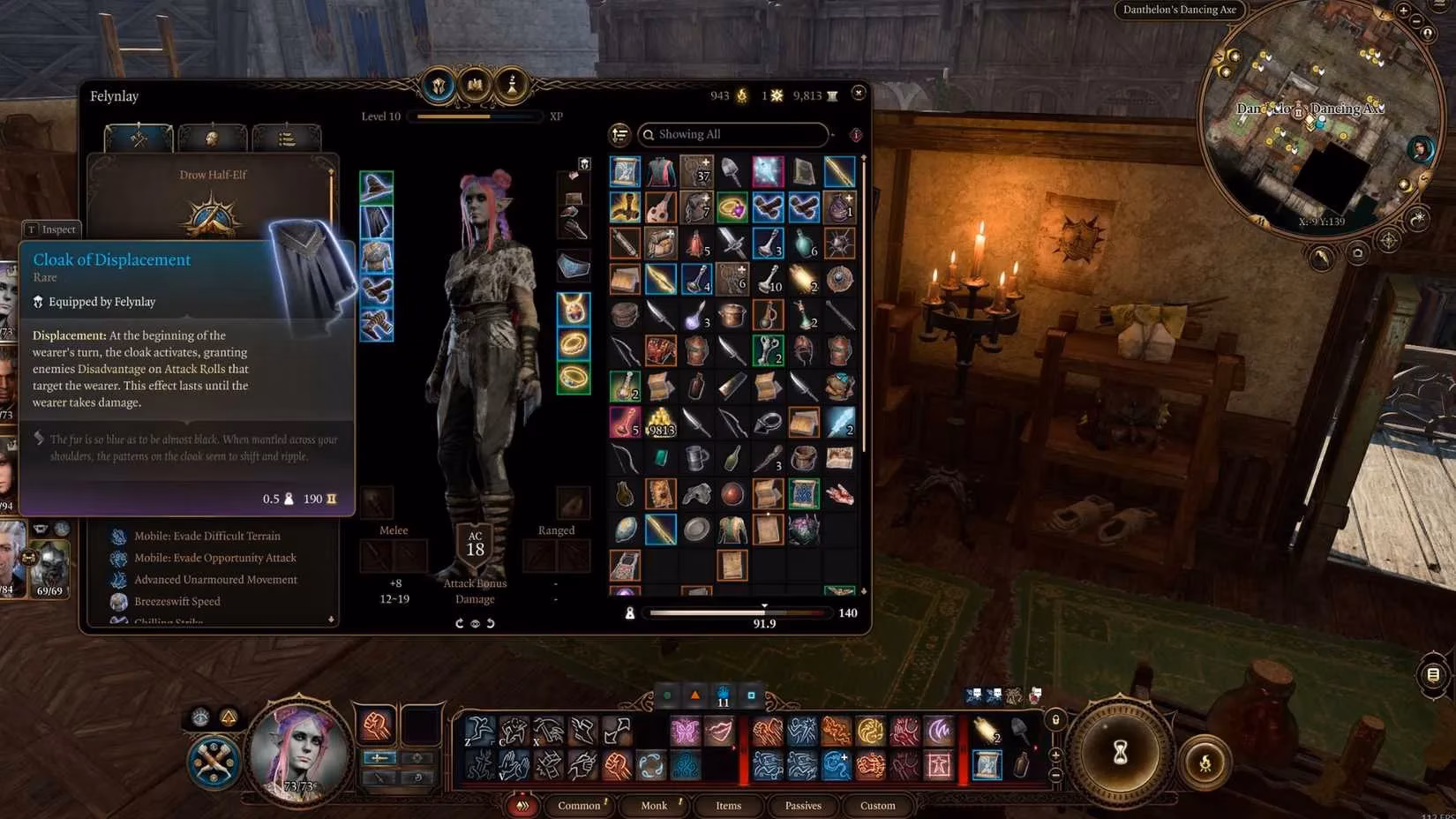Image resolution: width=1456 pixels, height=819 pixels.
Task: Activate the orange fist unarmed attack icon
Action: 377,725
